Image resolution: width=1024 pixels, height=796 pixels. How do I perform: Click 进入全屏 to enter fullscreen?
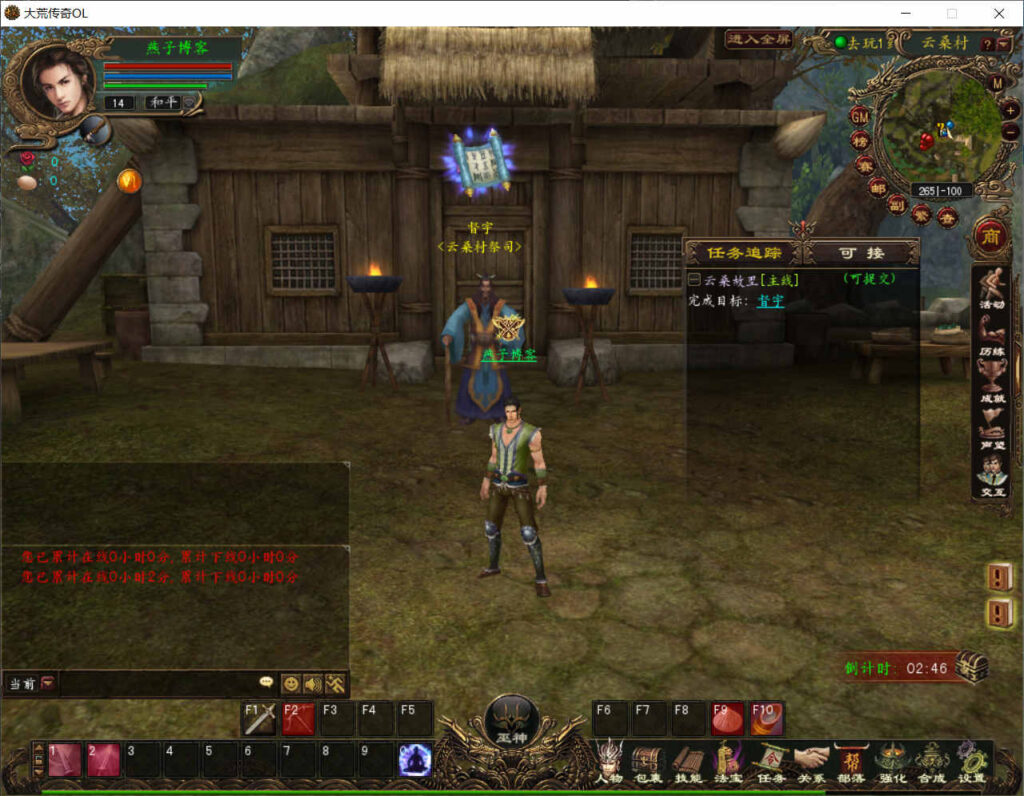(x=758, y=40)
